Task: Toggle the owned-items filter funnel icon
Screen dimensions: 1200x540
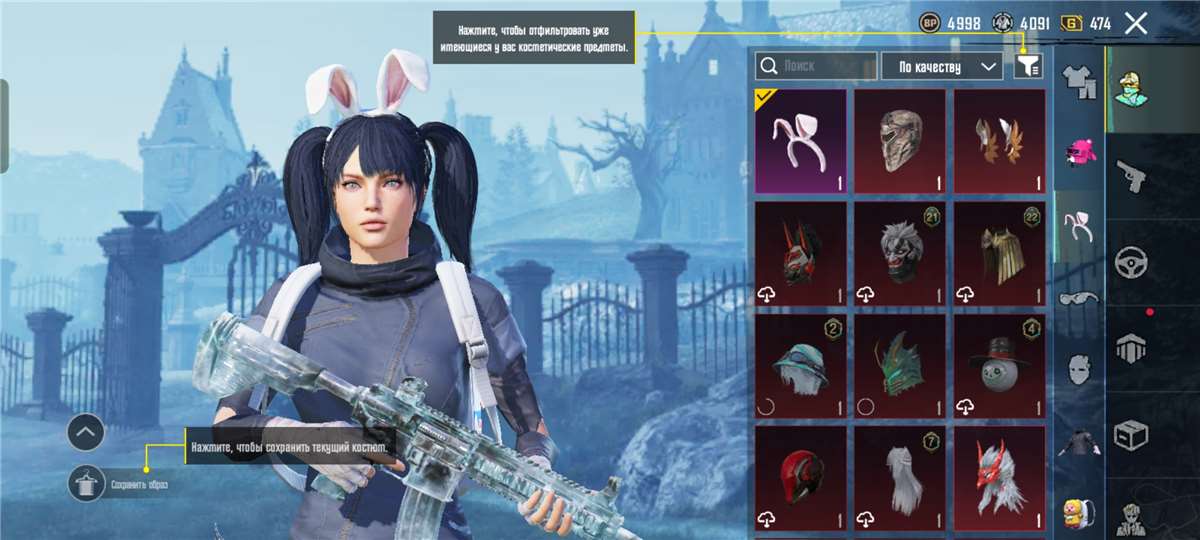Action: pos(1027,66)
